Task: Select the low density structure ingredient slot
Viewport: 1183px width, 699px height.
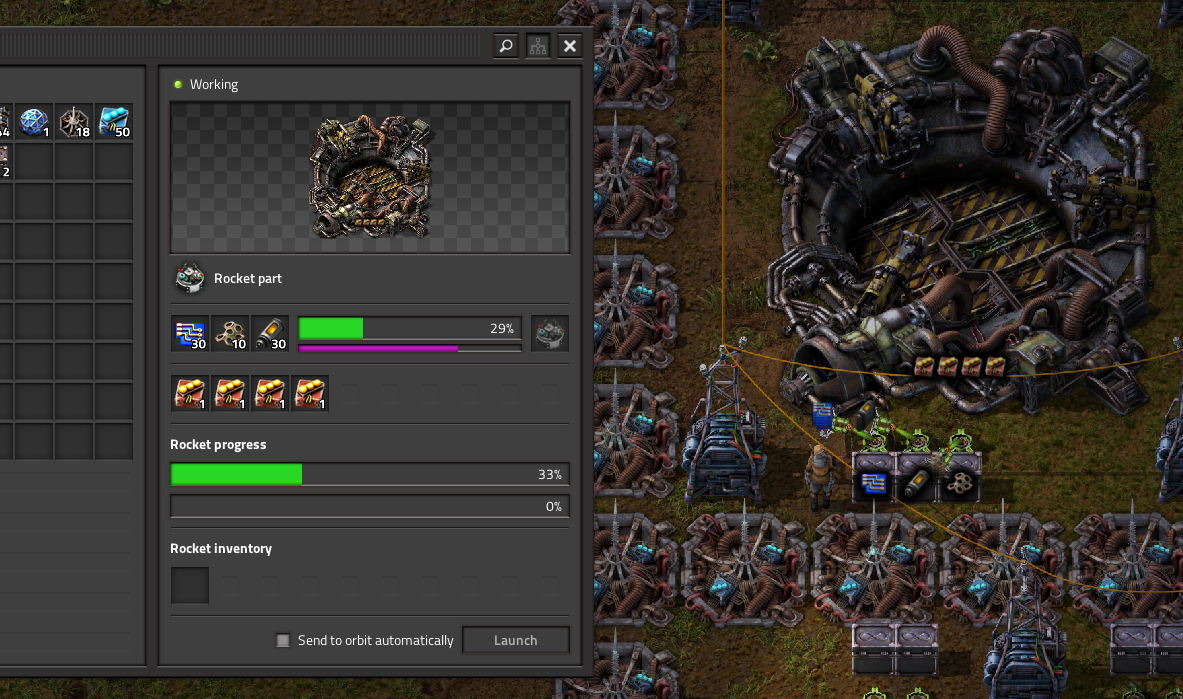Action: (230, 334)
